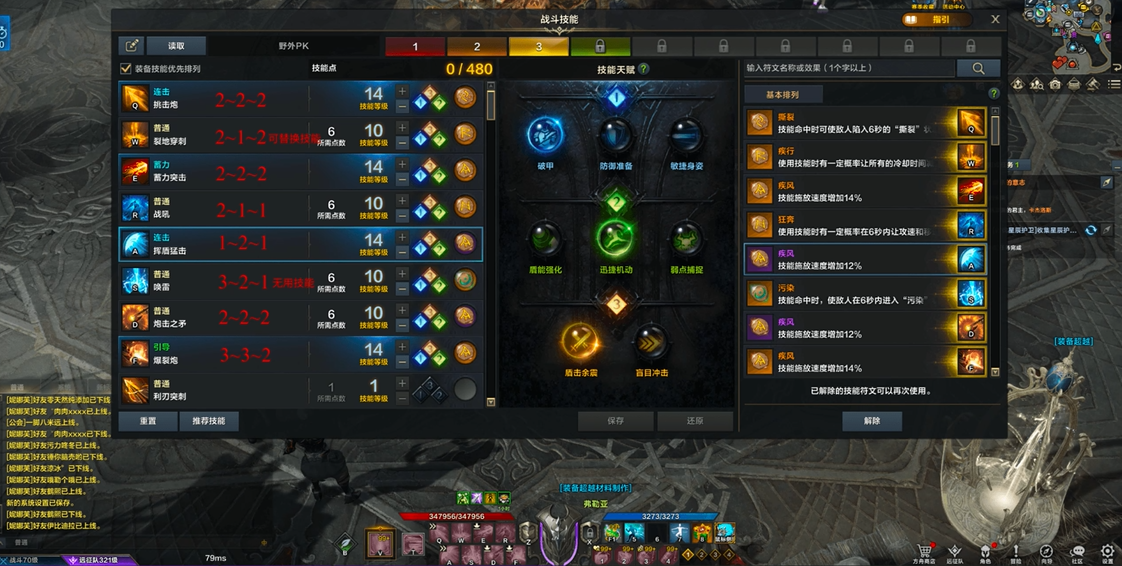Close the 战斗技能 skill window
The height and width of the screenshot is (566, 1122).
(995, 19)
